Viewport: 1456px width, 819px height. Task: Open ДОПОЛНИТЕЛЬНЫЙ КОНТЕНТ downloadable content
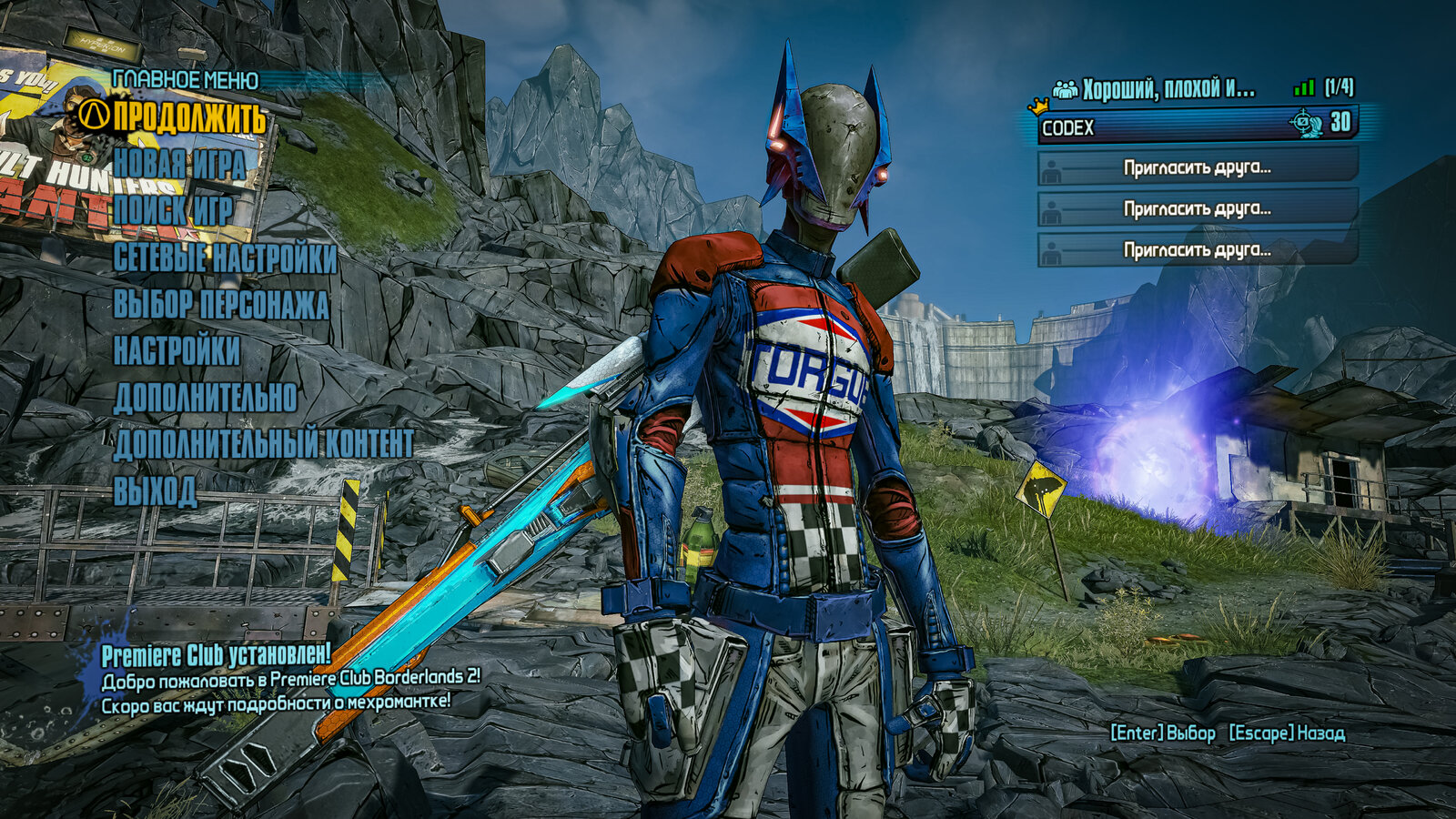pyautogui.click(x=263, y=444)
